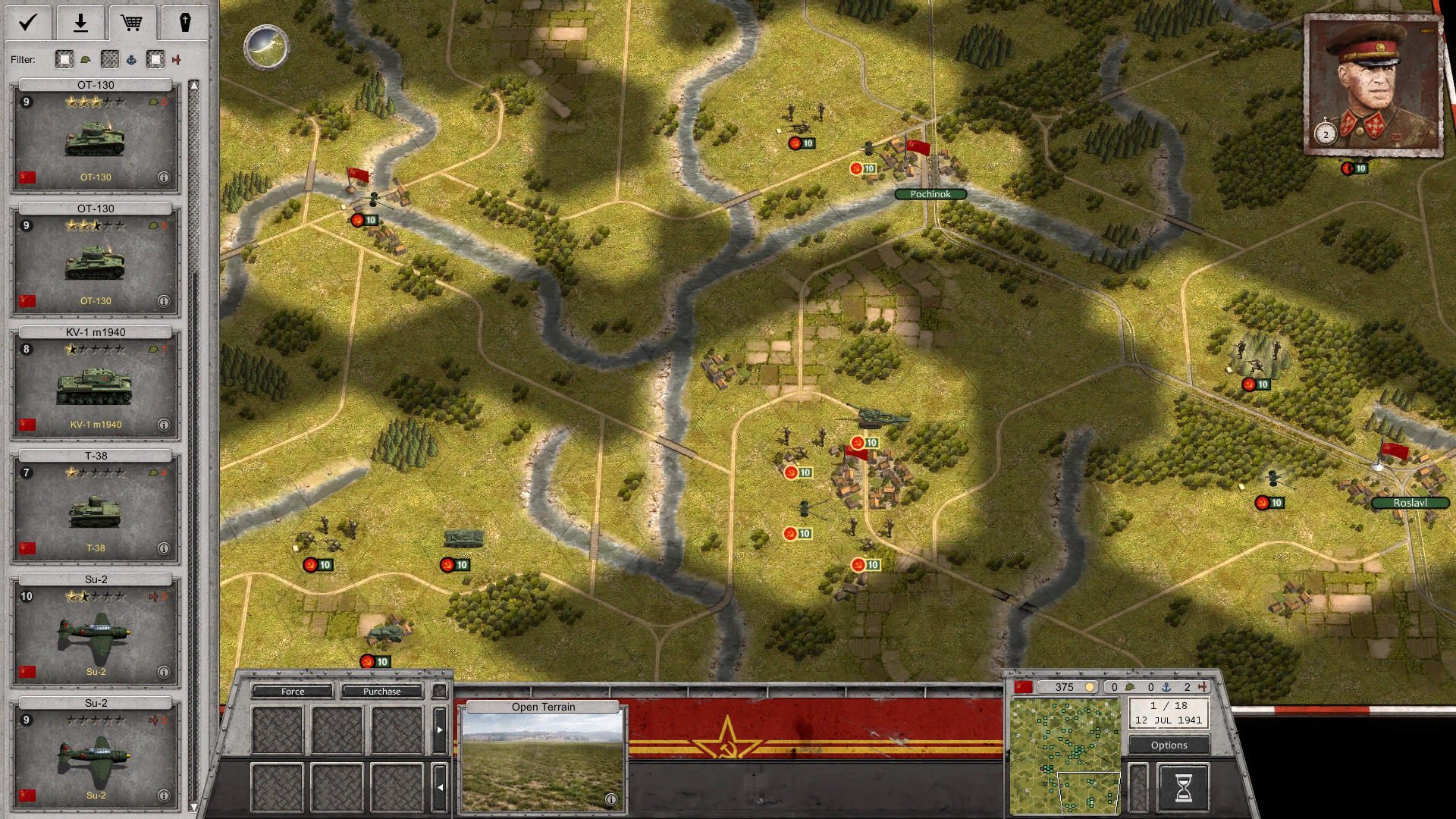Open the Purchase shopping cart tab
The width and height of the screenshot is (1456, 819).
[133, 23]
